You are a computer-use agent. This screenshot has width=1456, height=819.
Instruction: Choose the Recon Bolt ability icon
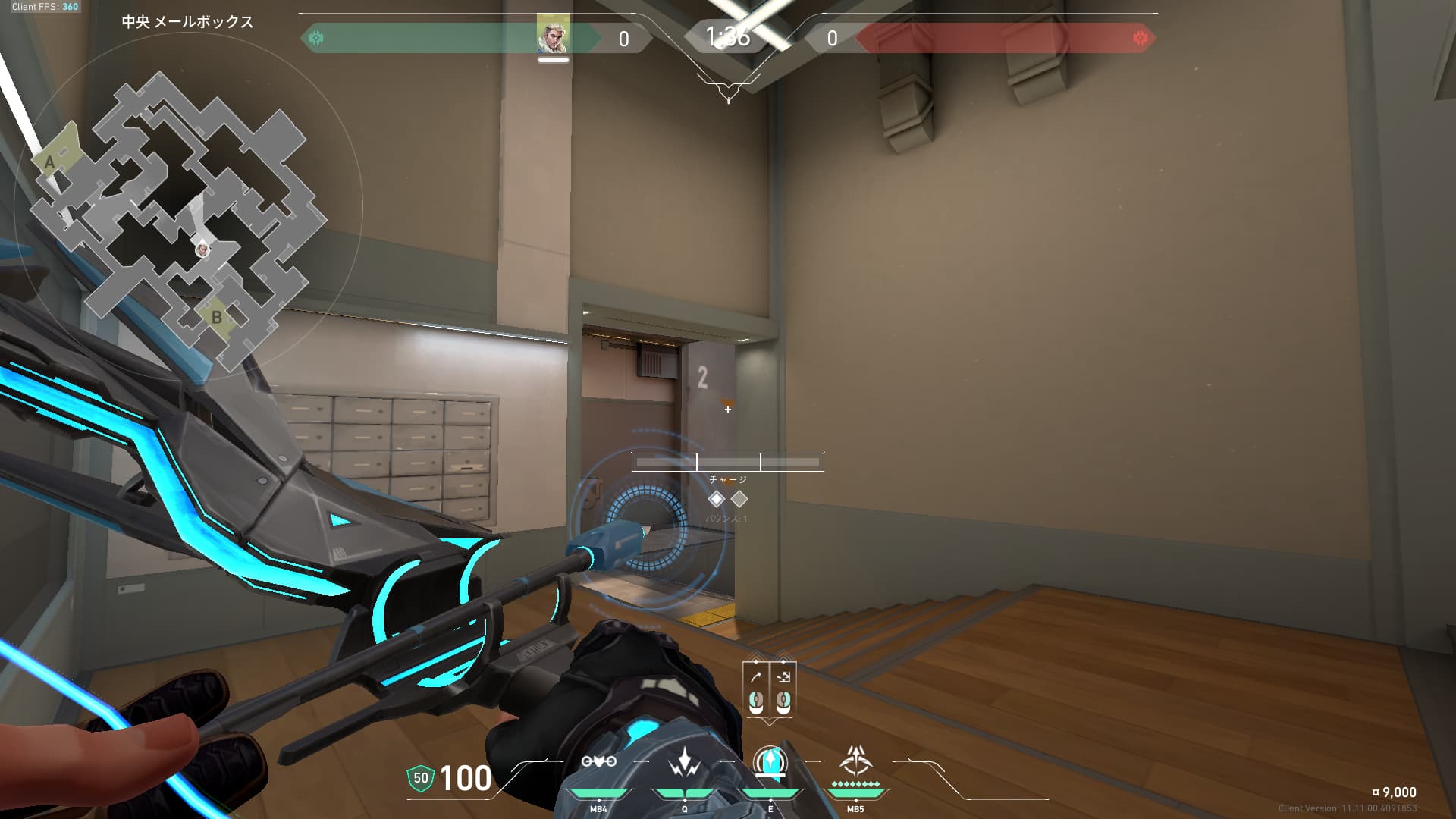tap(770, 762)
